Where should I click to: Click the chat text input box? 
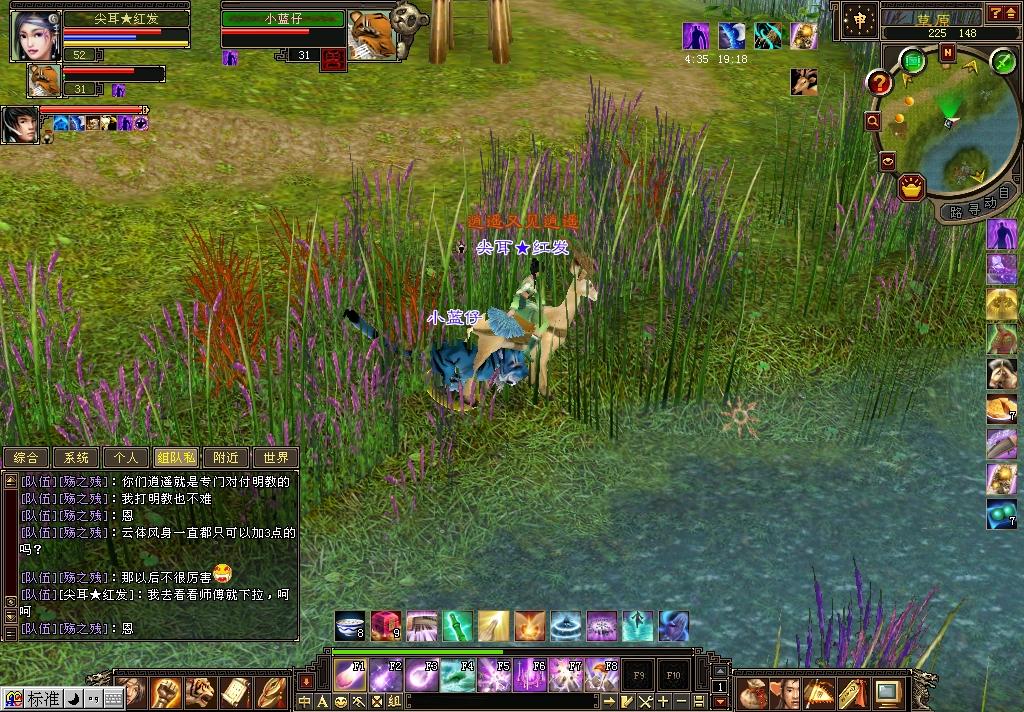500,702
